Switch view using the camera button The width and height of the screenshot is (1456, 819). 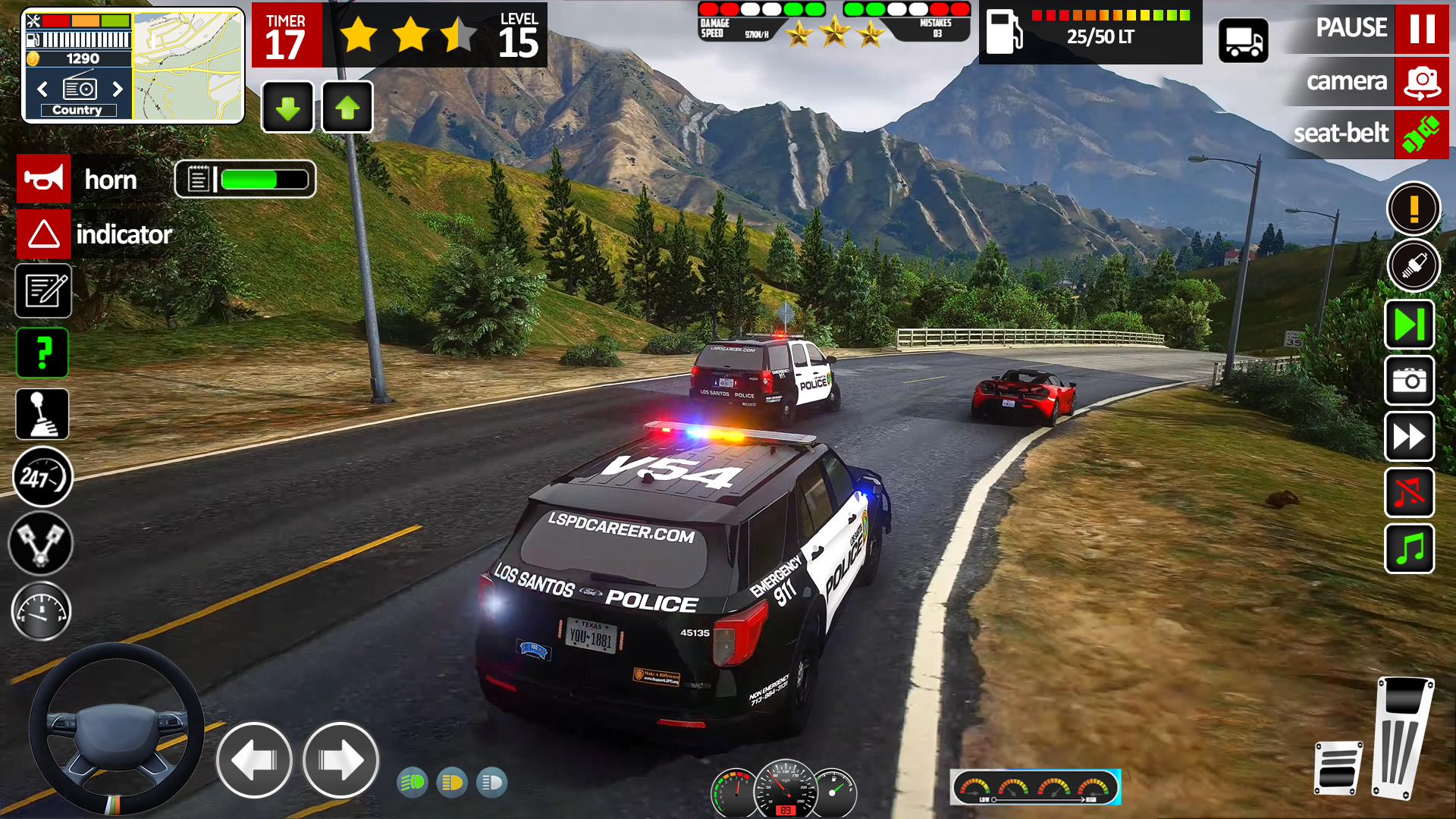click(x=1421, y=81)
